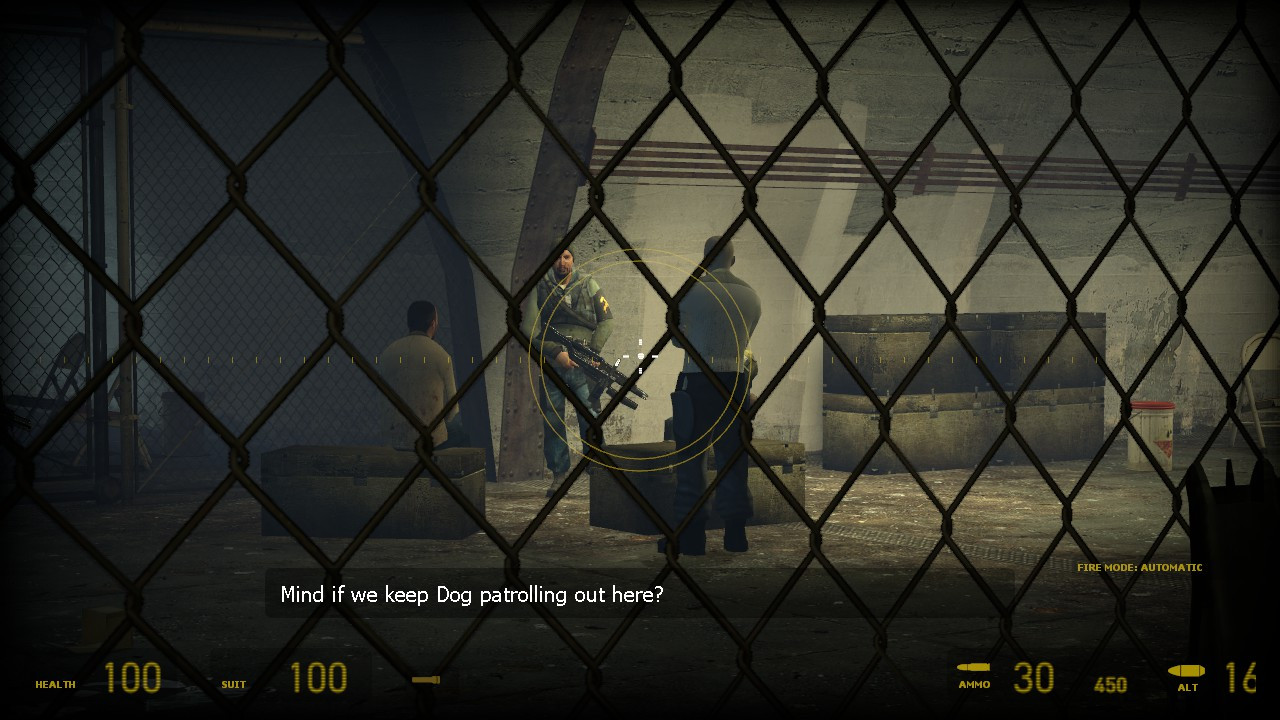The image size is (1280, 720).
Task: Click the stacked barrels against the wall
Action: click(960, 390)
